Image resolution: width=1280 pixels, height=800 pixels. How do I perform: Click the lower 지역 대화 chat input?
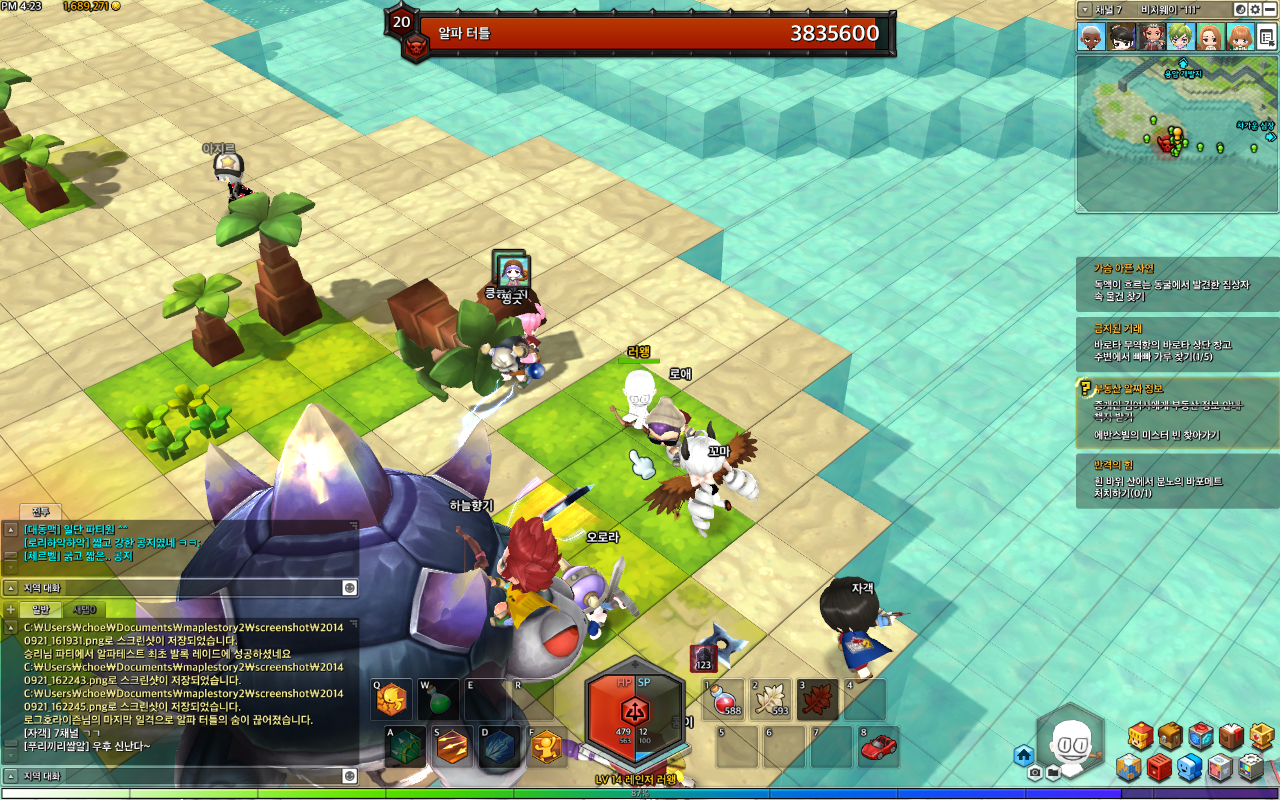(180, 776)
